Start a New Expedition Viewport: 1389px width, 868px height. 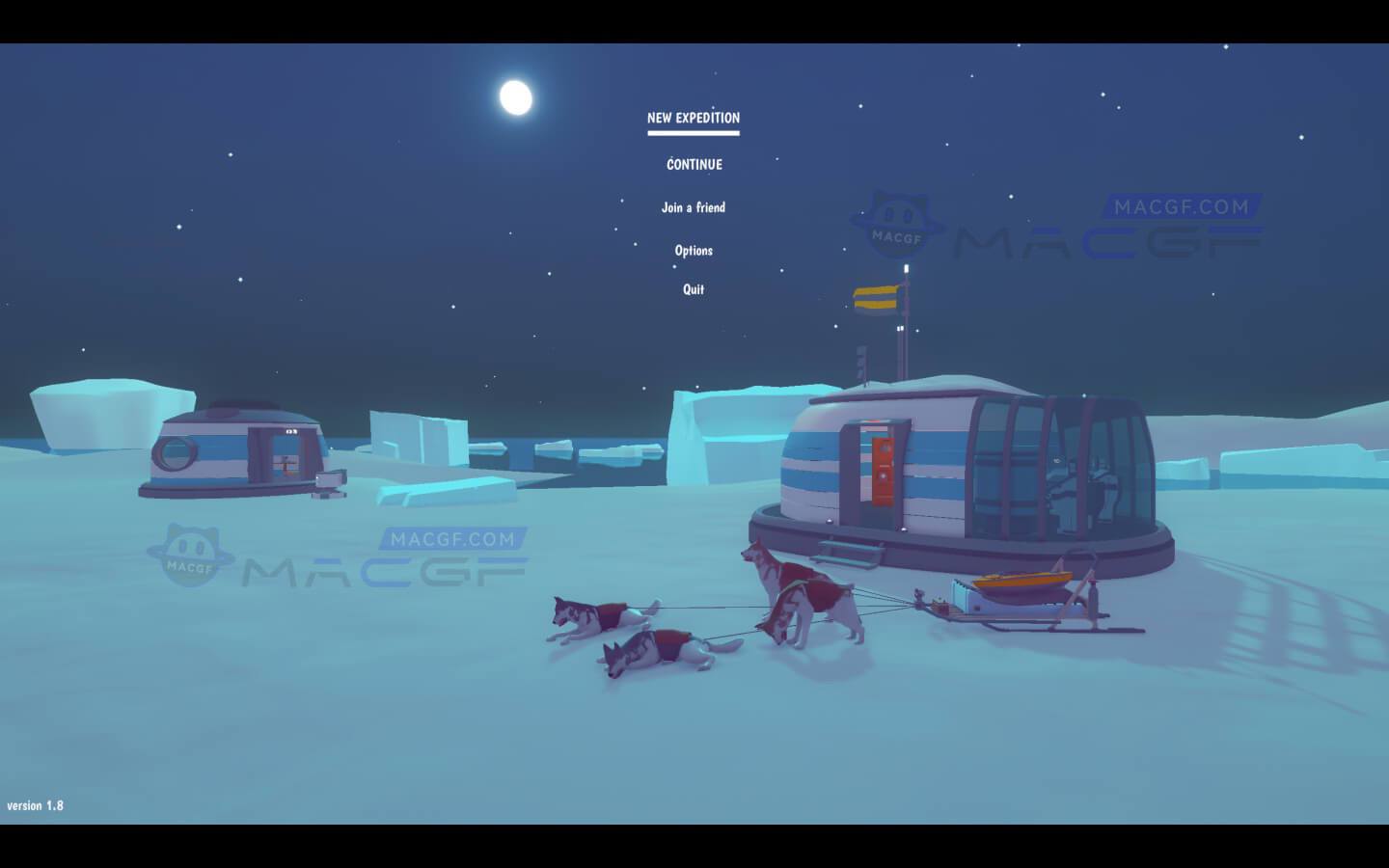[x=694, y=119]
